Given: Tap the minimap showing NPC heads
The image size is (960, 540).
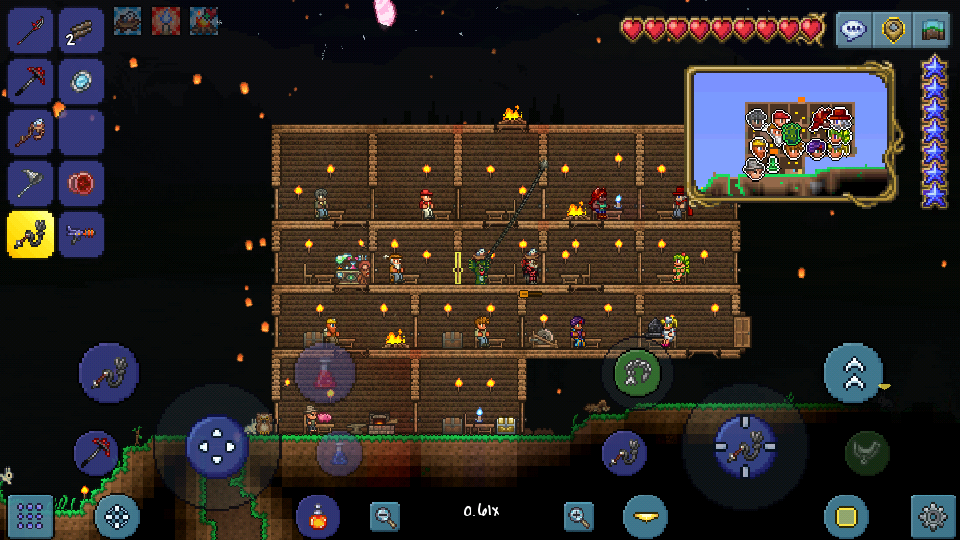Looking at the screenshot, I should click(789, 133).
